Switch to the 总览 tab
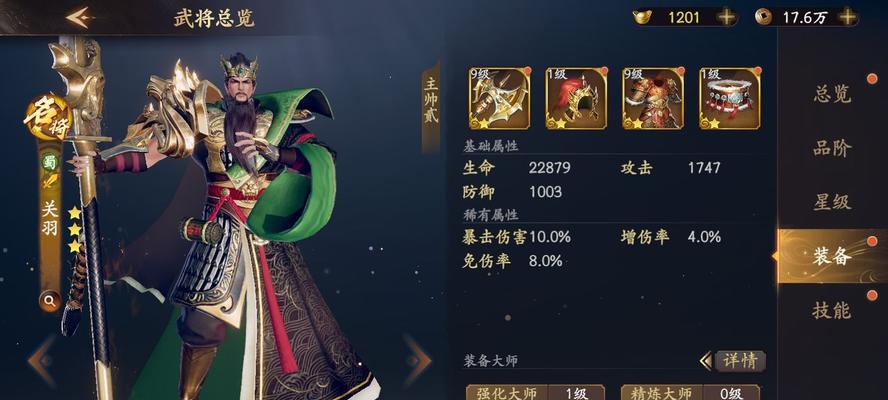This screenshot has width=888, height=400. pyautogui.click(x=832, y=94)
